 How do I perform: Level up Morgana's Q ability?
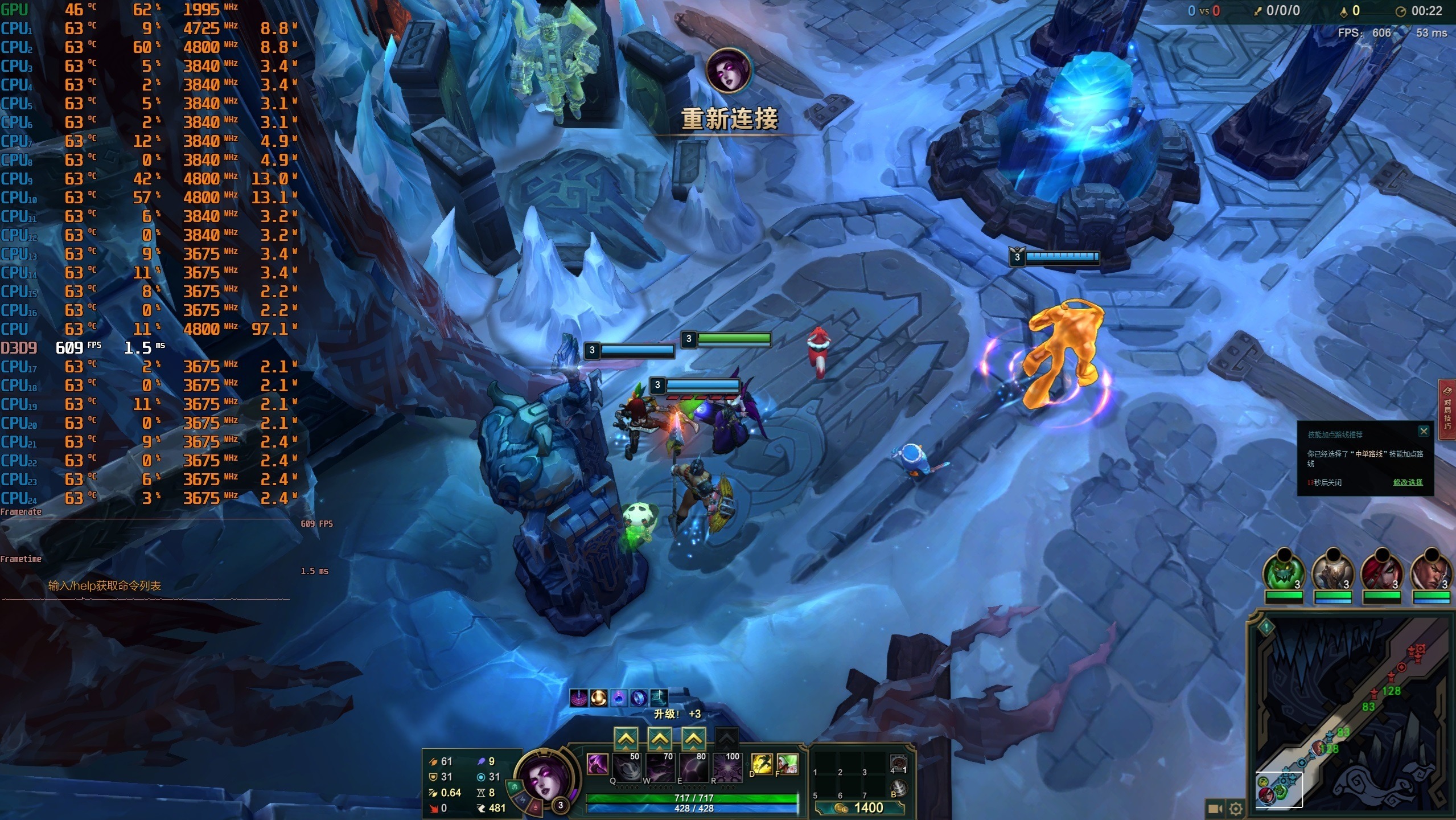click(x=626, y=739)
